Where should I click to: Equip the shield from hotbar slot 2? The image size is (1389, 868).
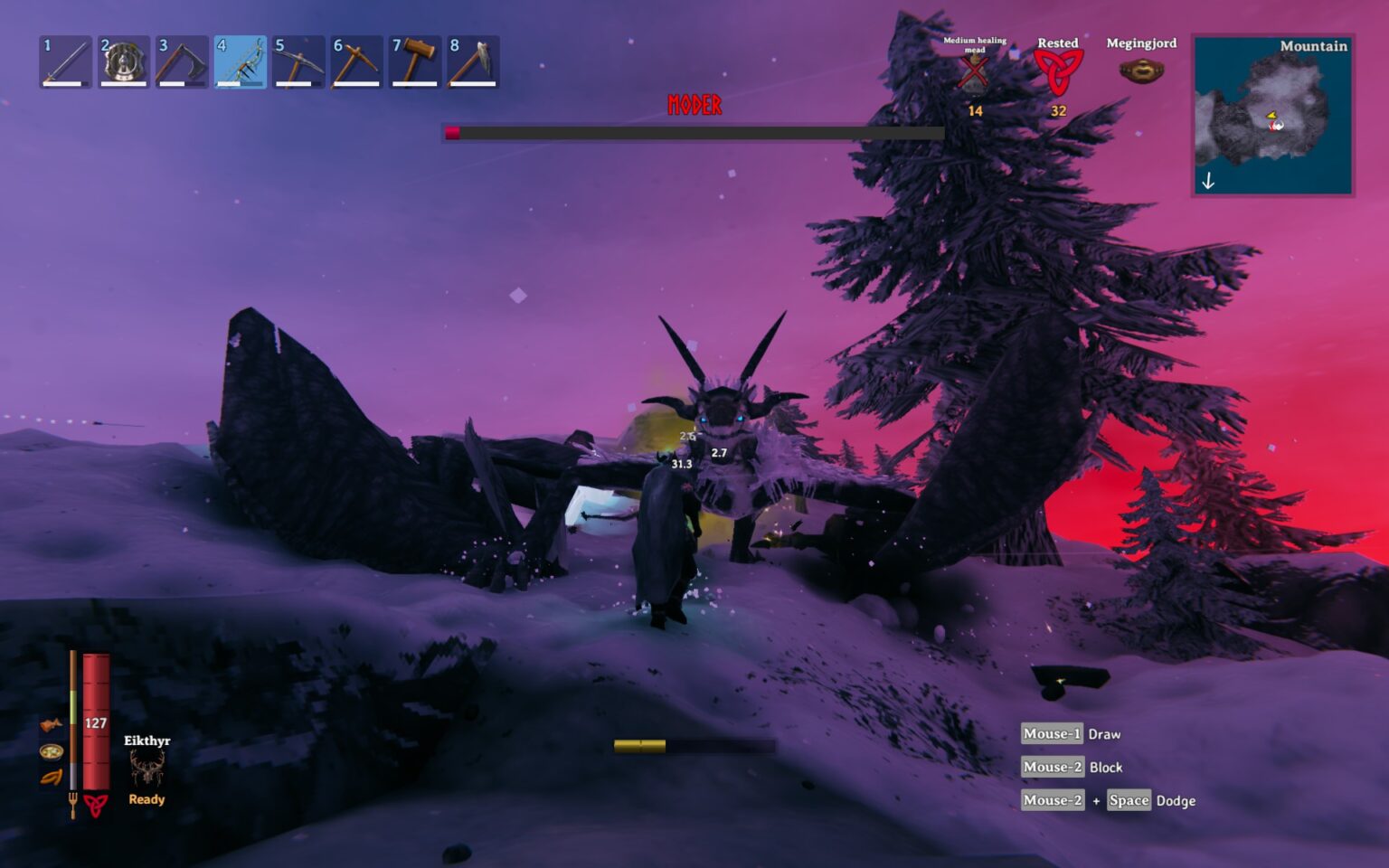[x=122, y=60]
